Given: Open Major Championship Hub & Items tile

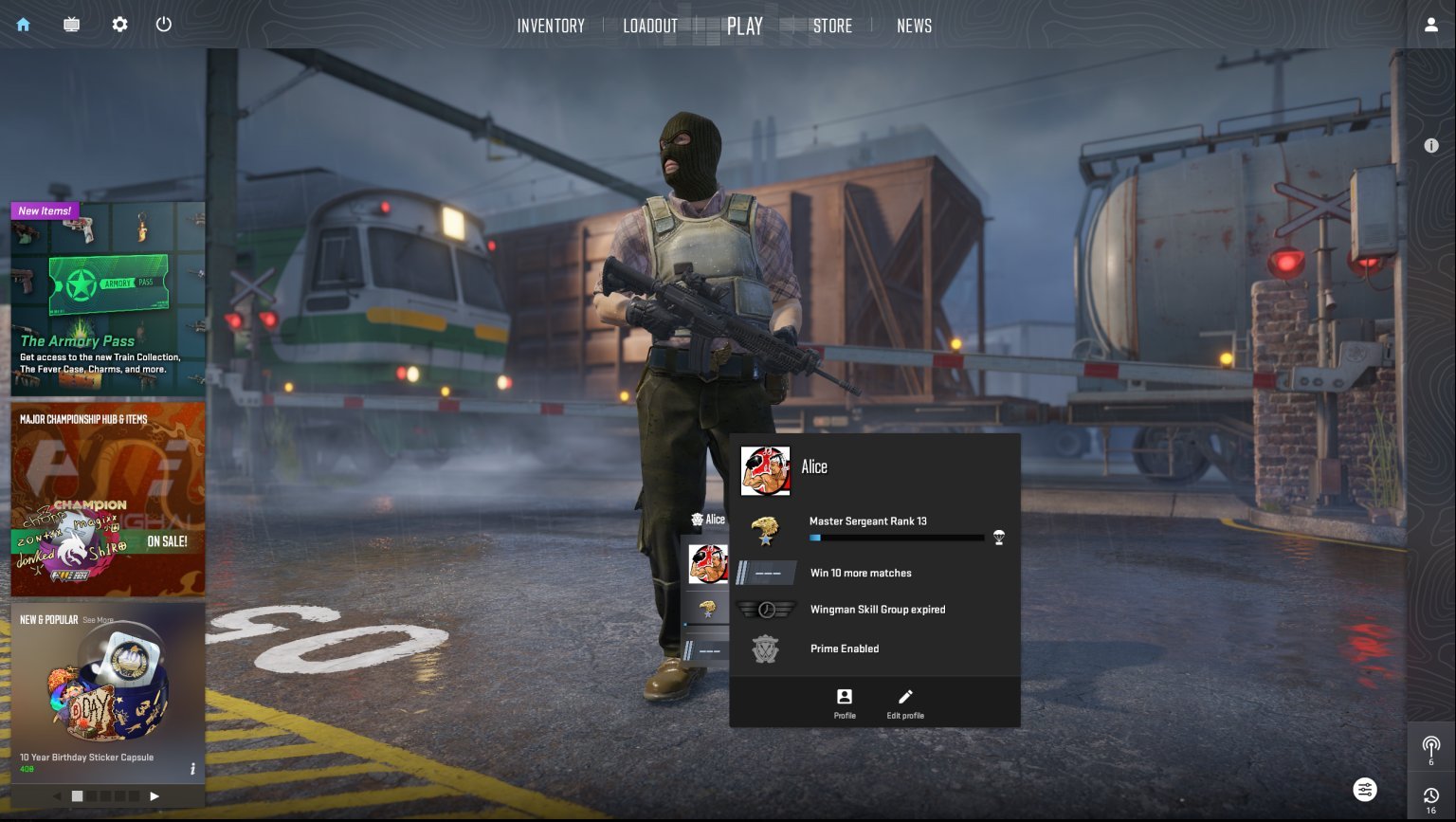Looking at the screenshot, I should (x=108, y=500).
